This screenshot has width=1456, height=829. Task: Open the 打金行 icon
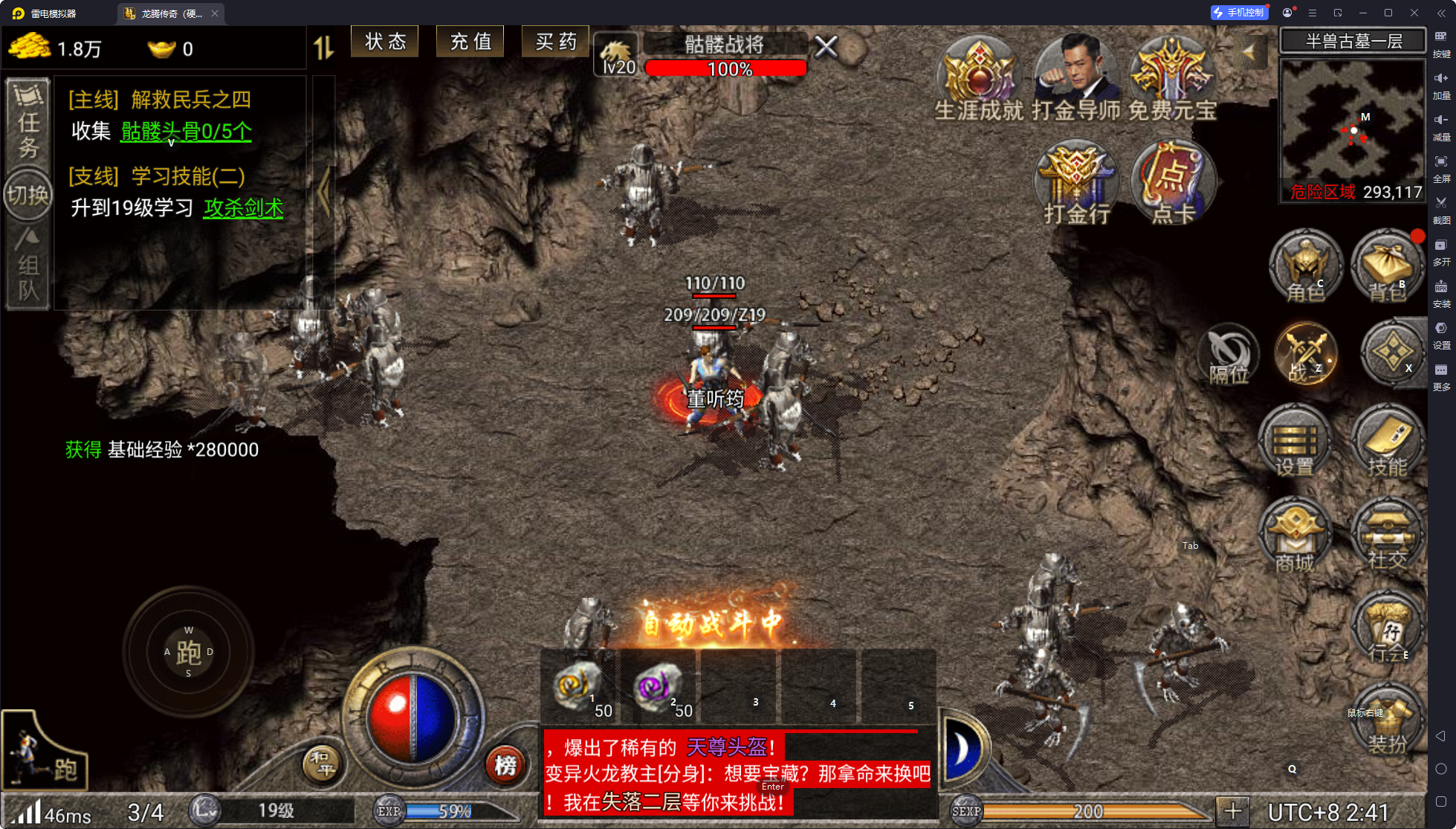point(1076,182)
